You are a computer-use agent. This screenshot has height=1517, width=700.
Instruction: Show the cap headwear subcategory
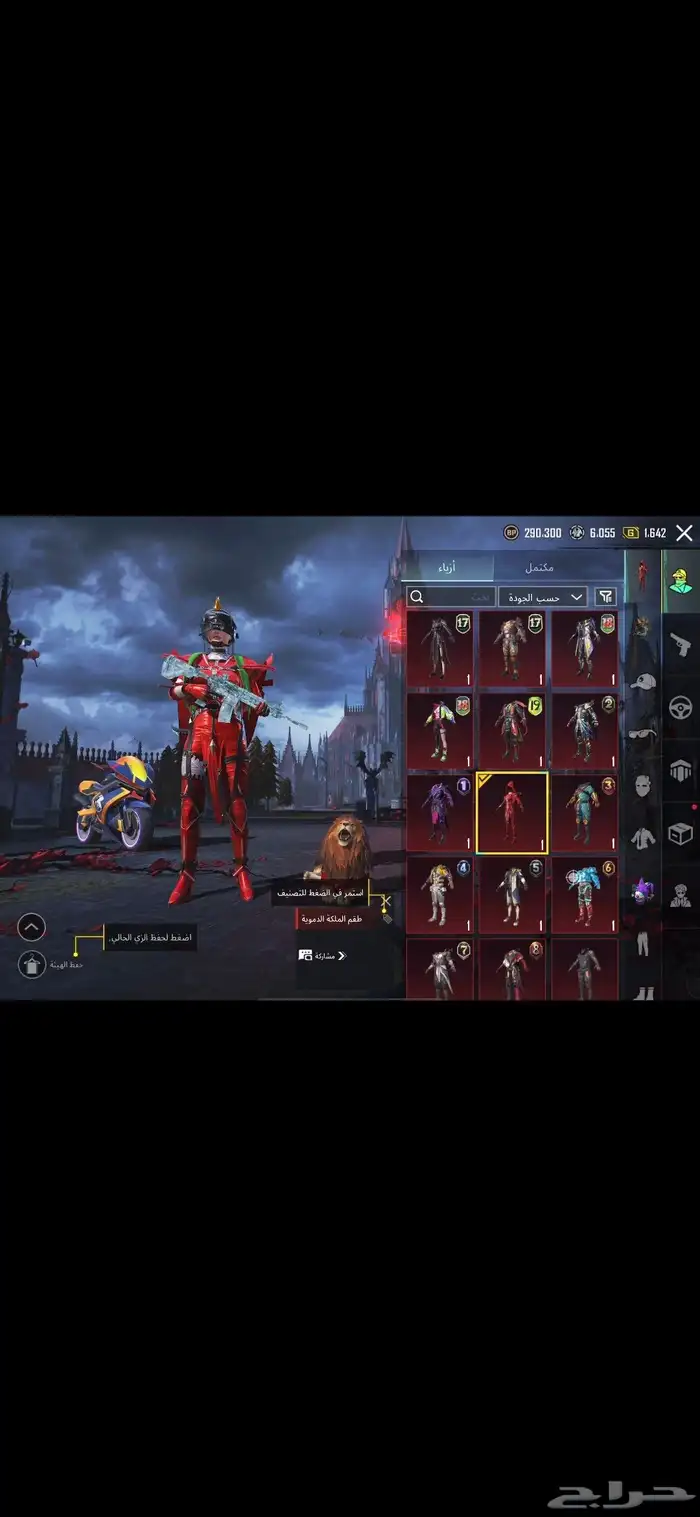pos(643,681)
